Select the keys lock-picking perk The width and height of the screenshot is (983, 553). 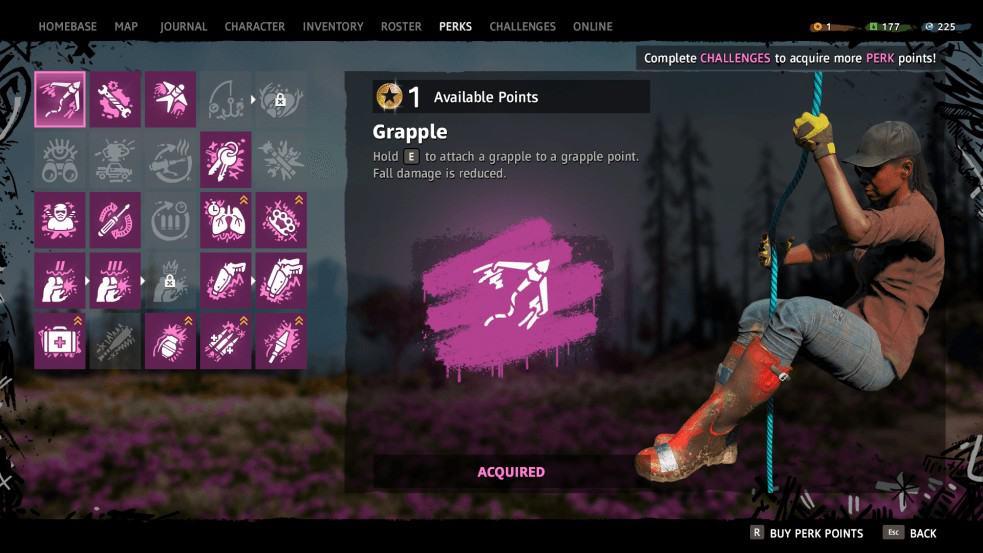225,159
